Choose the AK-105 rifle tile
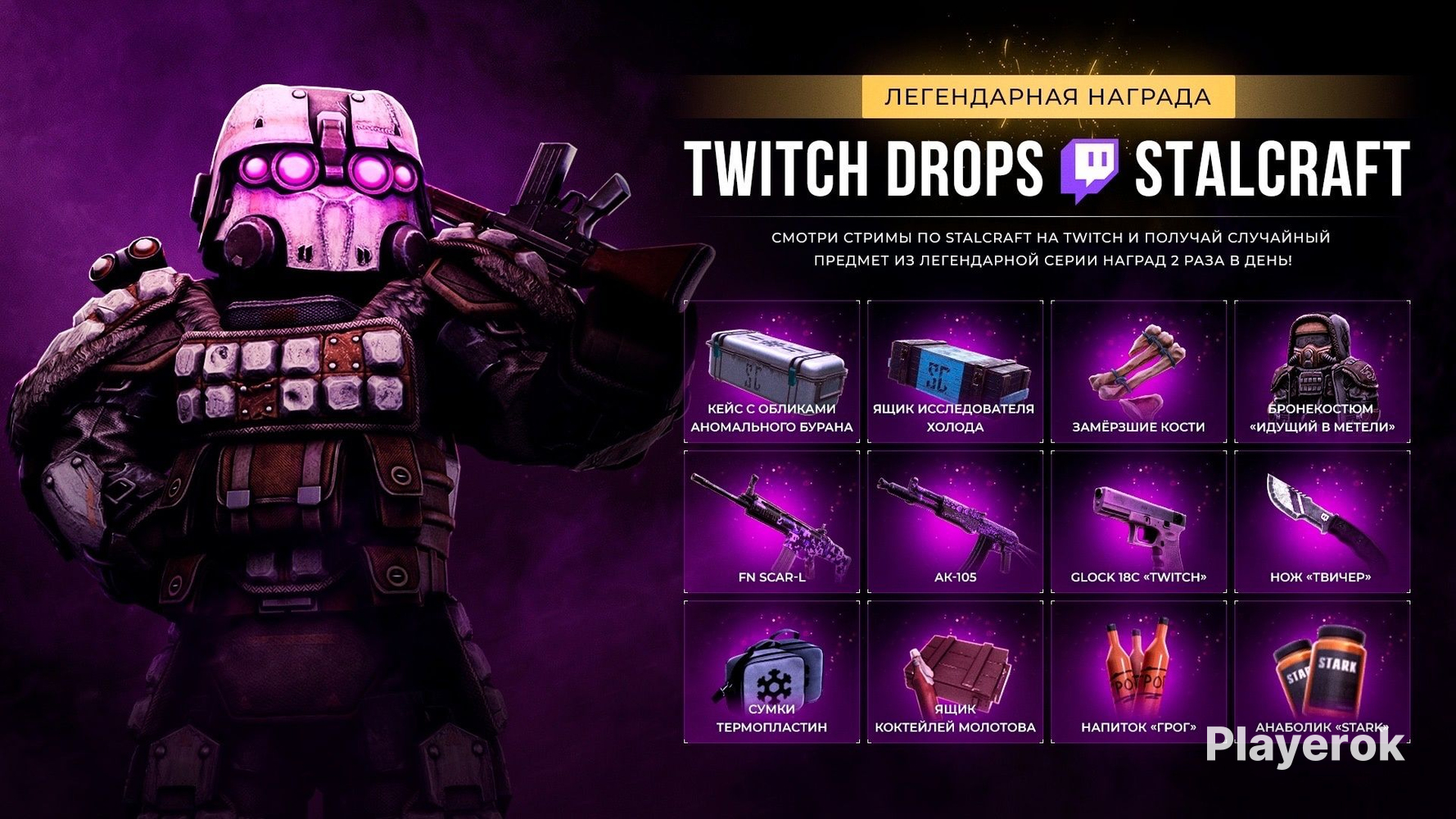The image size is (1456, 819). [955, 522]
